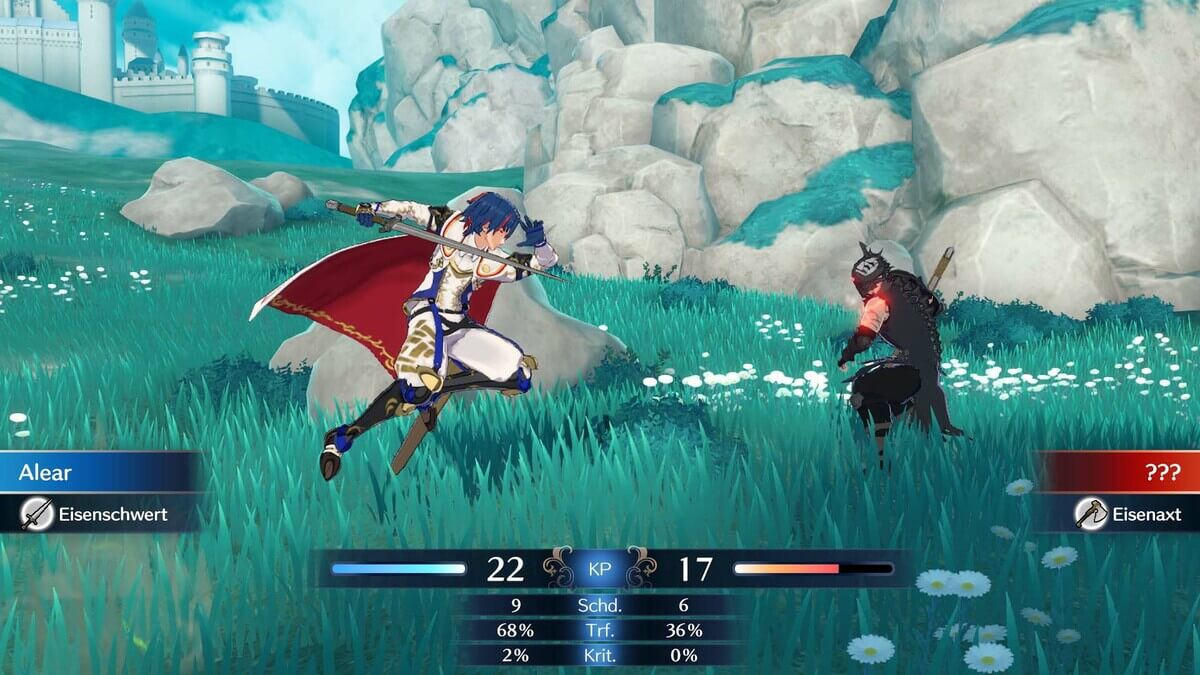1200x675 pixels.
Task: Click the Eisenaxt axe icon
Action: [x=1090, y=514]
